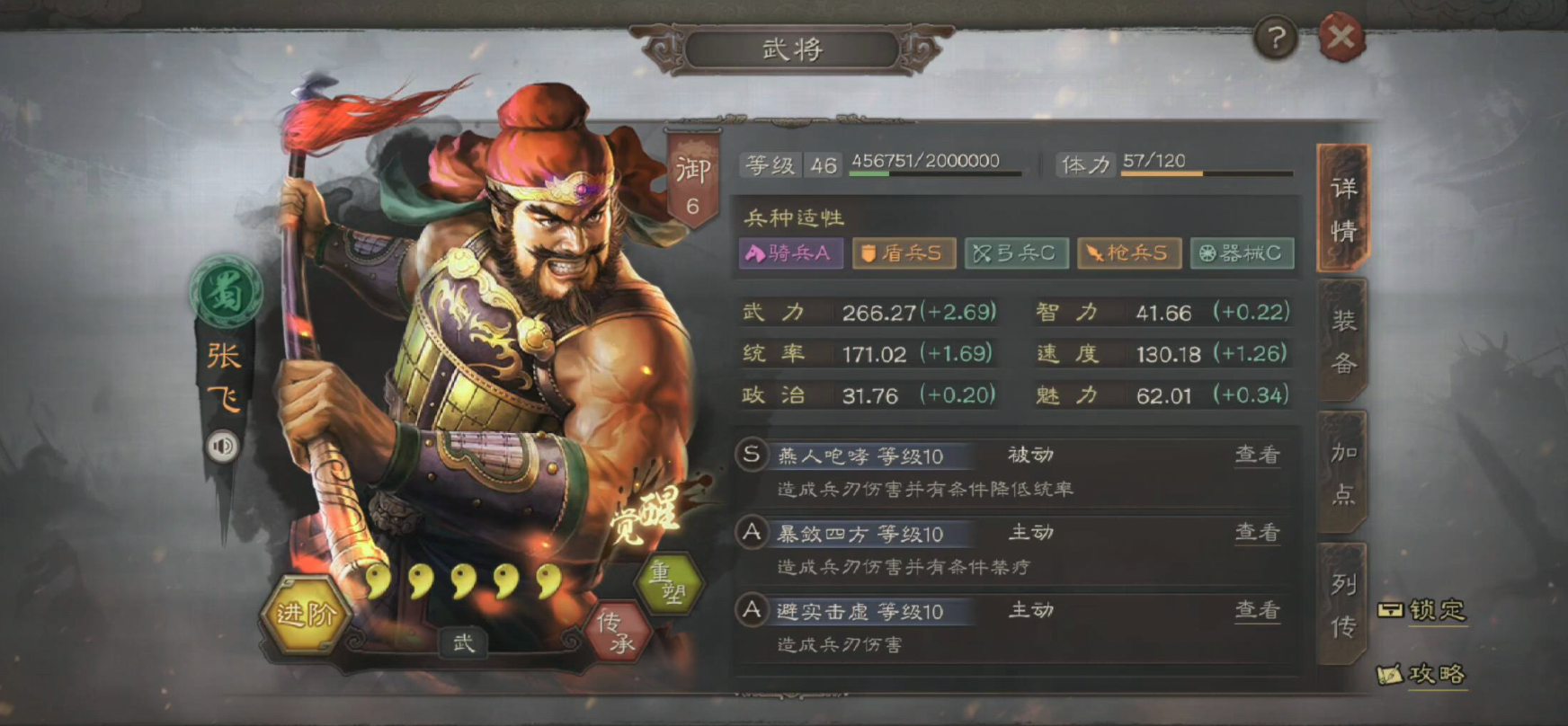Click the 弓兵C archer aptitude icon

click(x=1016, y=254)
